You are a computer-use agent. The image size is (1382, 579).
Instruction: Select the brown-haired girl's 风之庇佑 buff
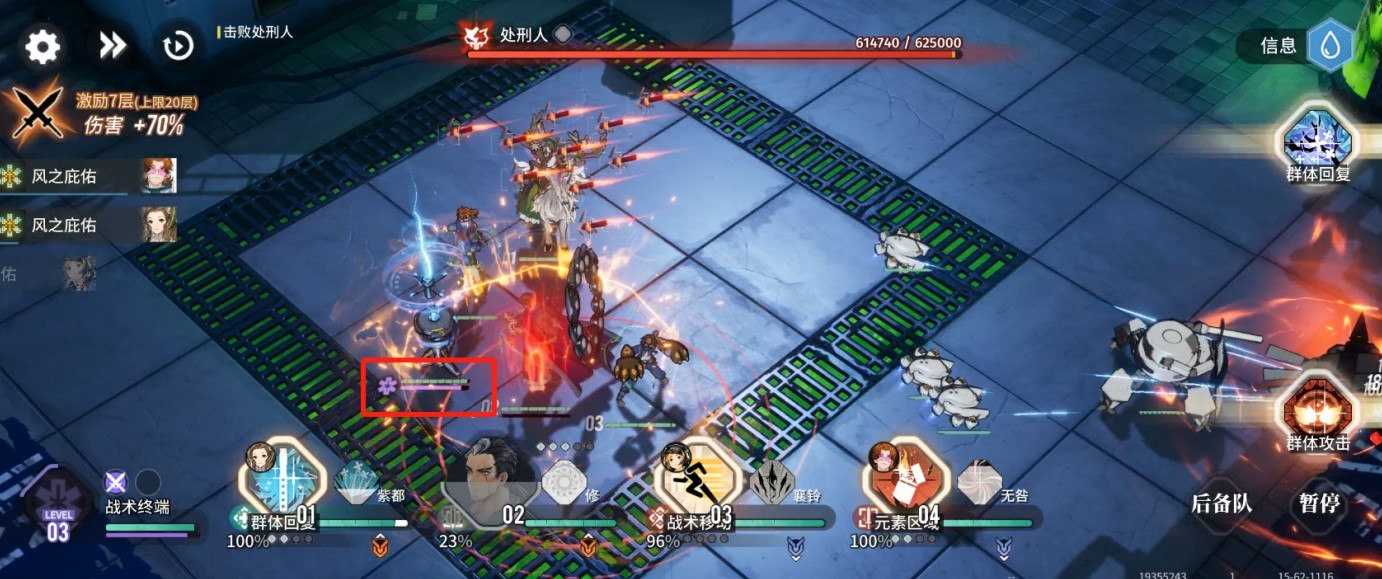click(158, 225)
